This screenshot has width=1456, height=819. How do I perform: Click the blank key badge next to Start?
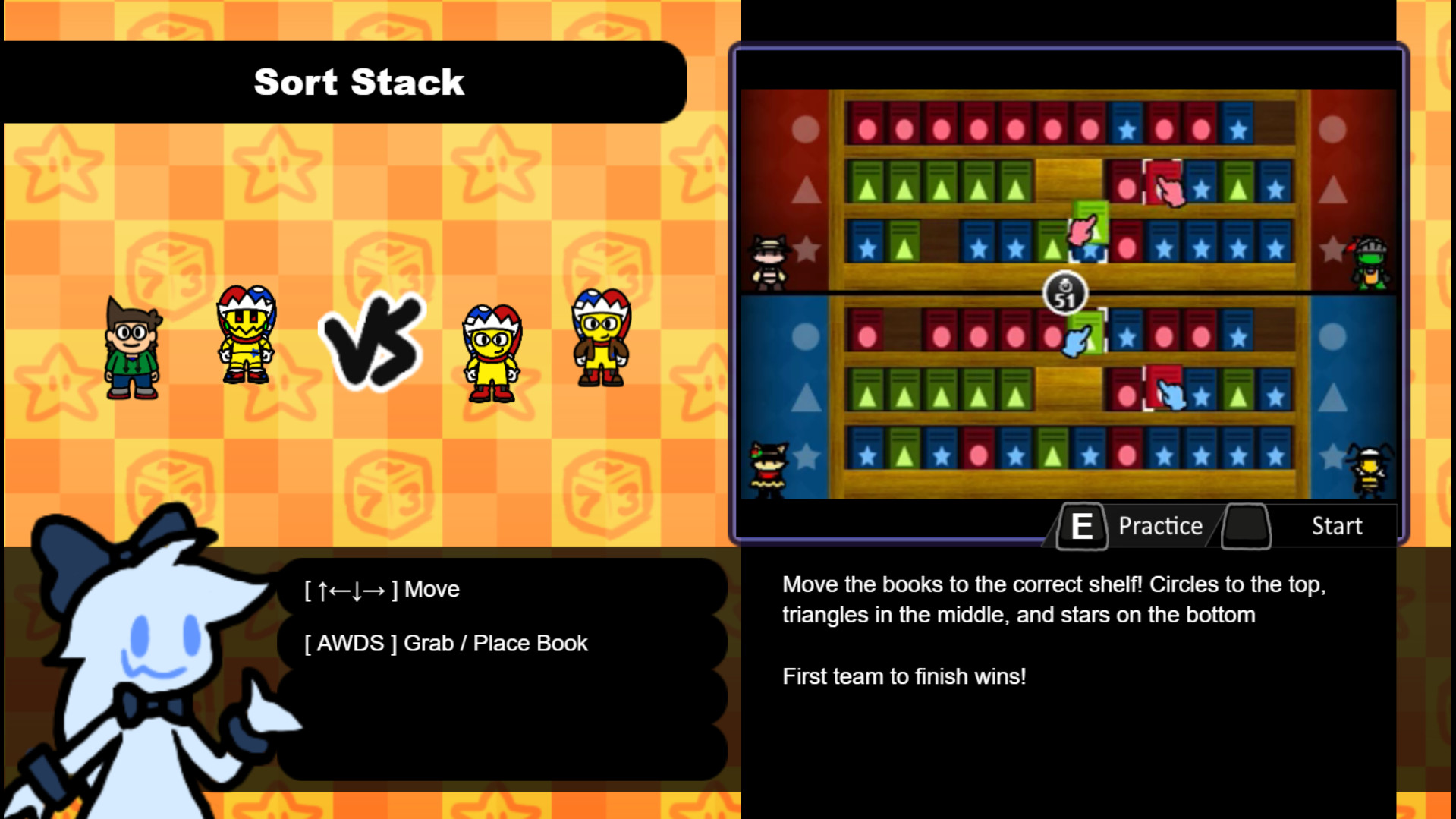tap(1244, 525)
